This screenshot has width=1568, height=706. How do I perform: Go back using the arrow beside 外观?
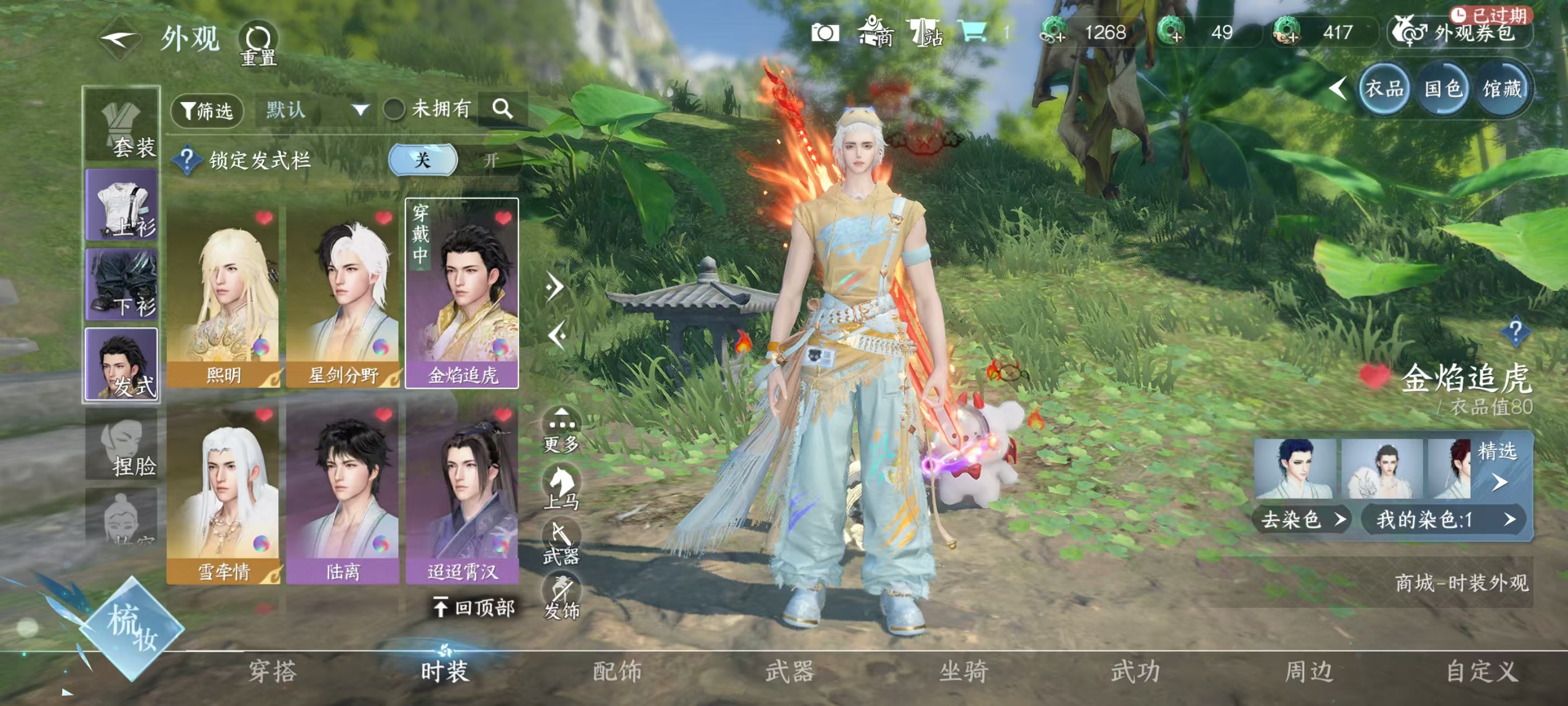point(119,40)
